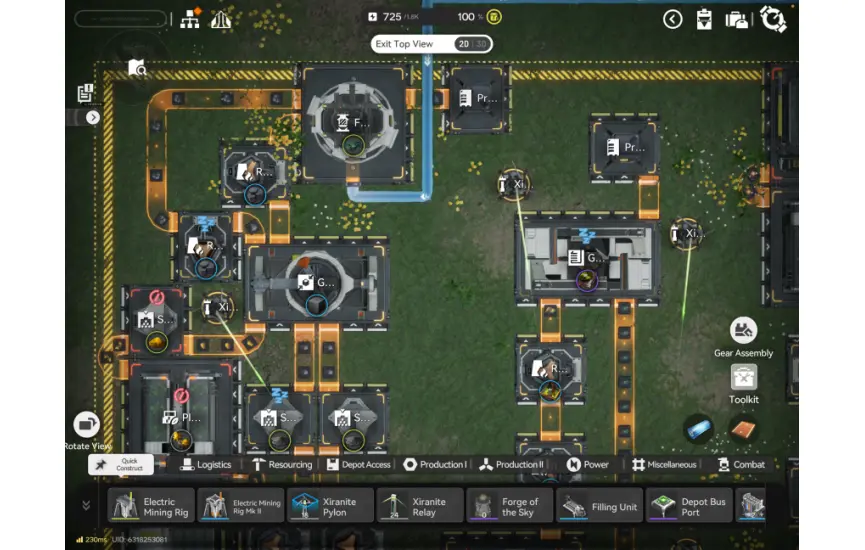Select the Depot Access category tab

point(360,464)
